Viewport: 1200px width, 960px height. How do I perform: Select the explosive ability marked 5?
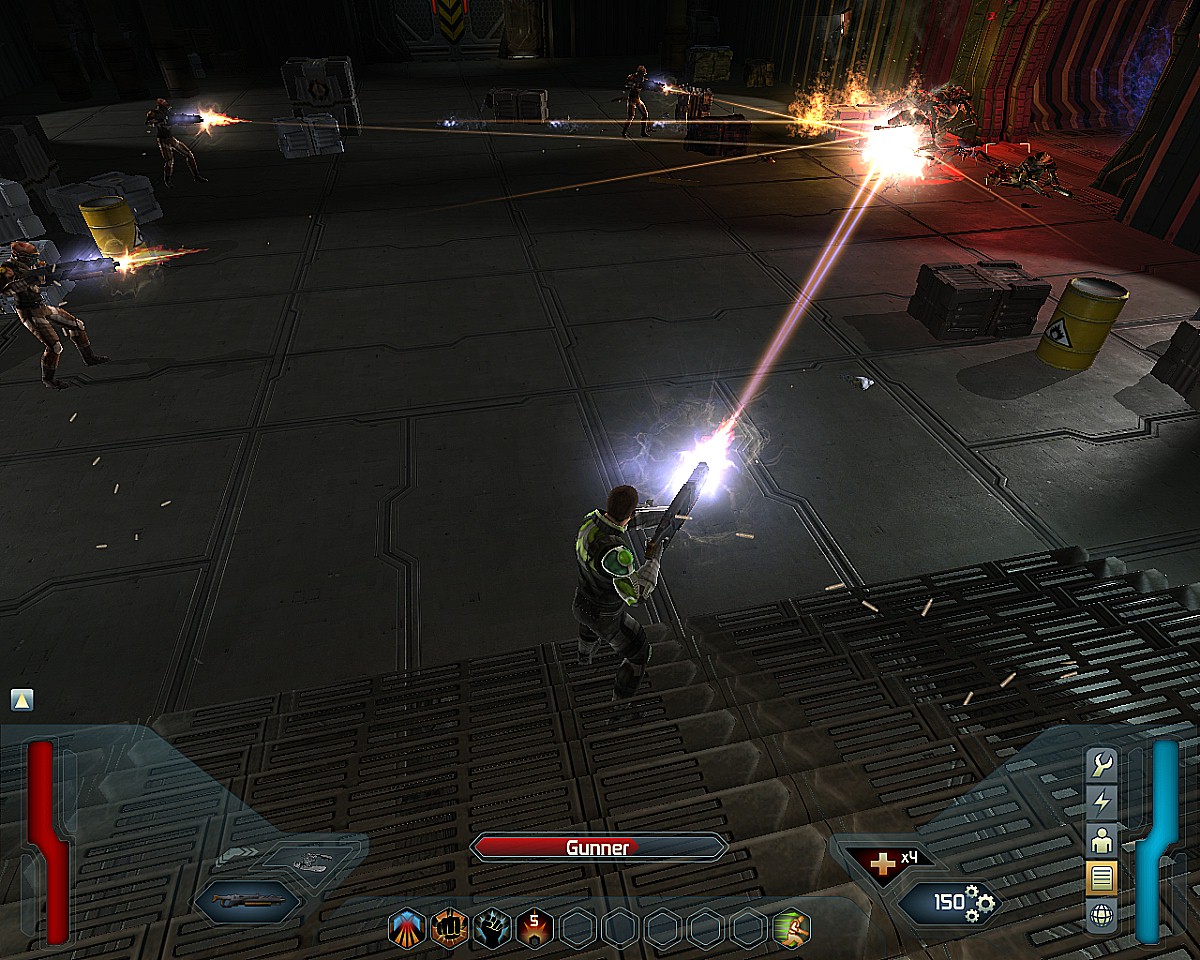(535, 929)
